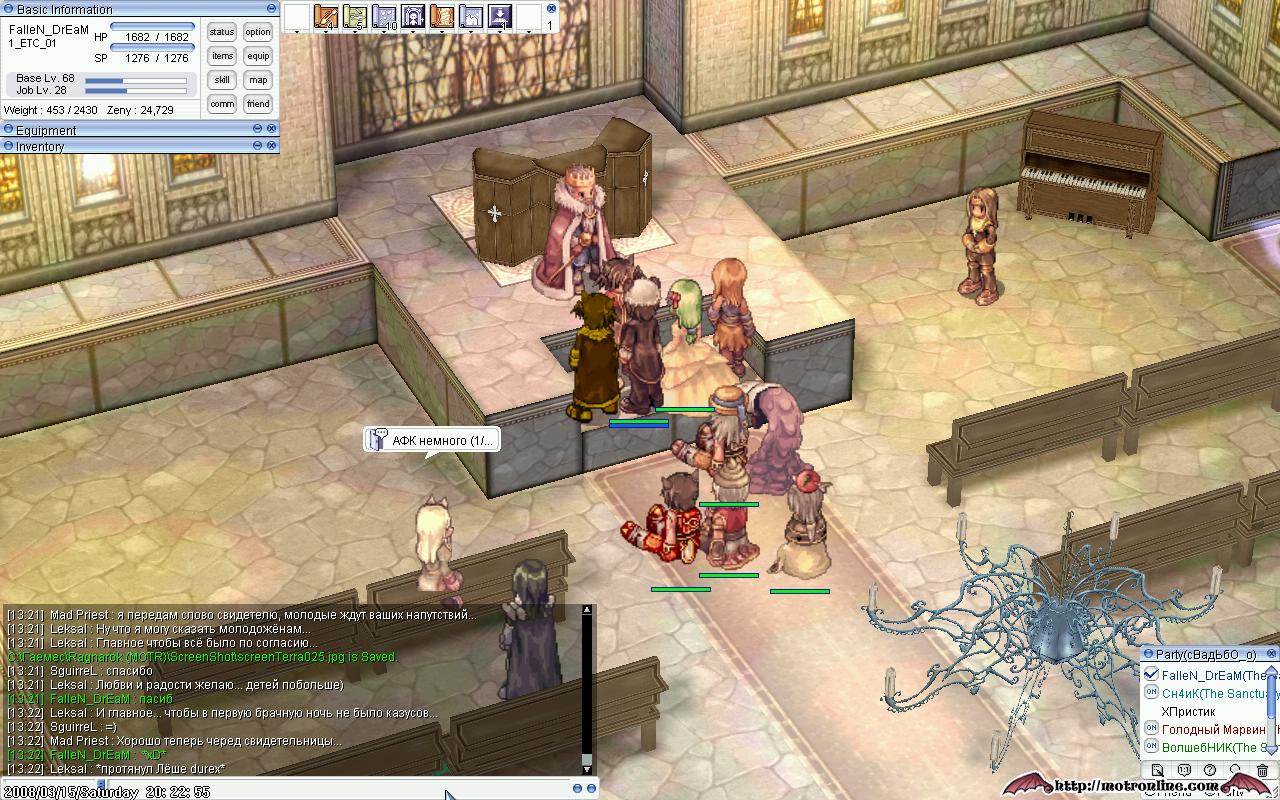
Task: Open the items window
Action: pos(222,56)
